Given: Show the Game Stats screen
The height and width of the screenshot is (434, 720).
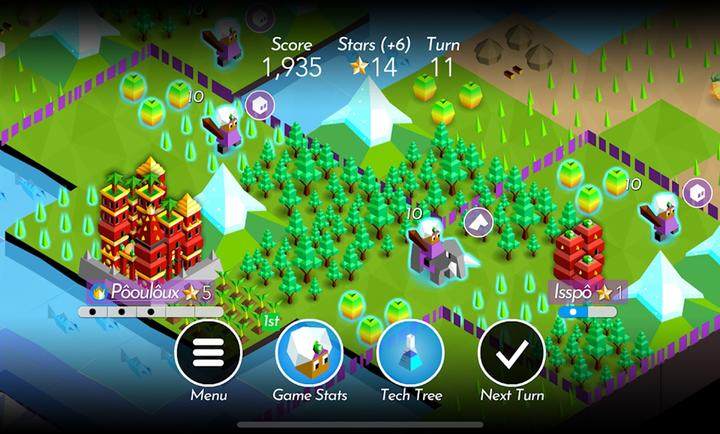Looking at the screenshot, I should tap(309, 353).
